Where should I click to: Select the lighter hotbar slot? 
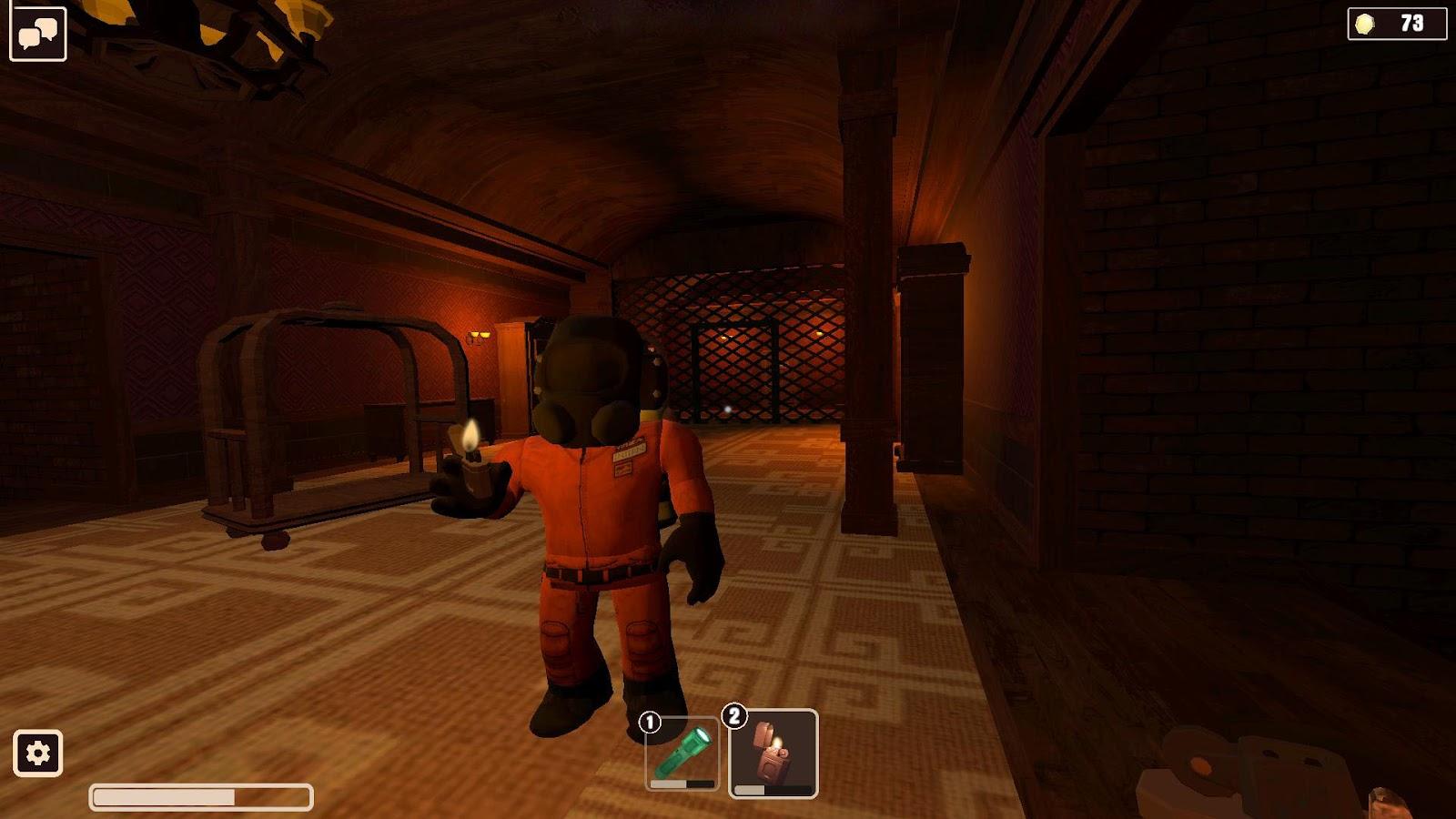(773, 754)
